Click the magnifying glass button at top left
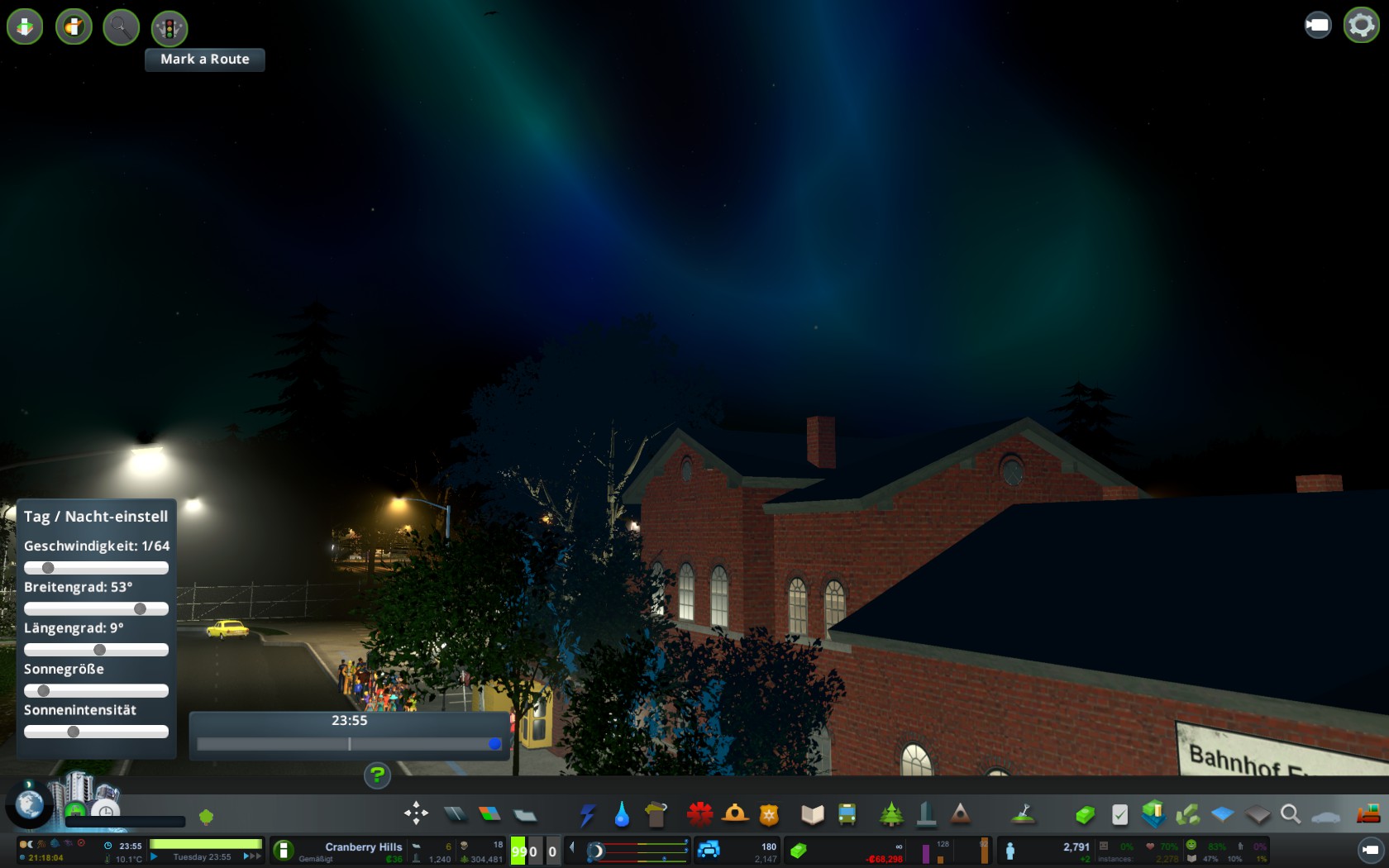 pyautogui.click(x=121, y=27)
